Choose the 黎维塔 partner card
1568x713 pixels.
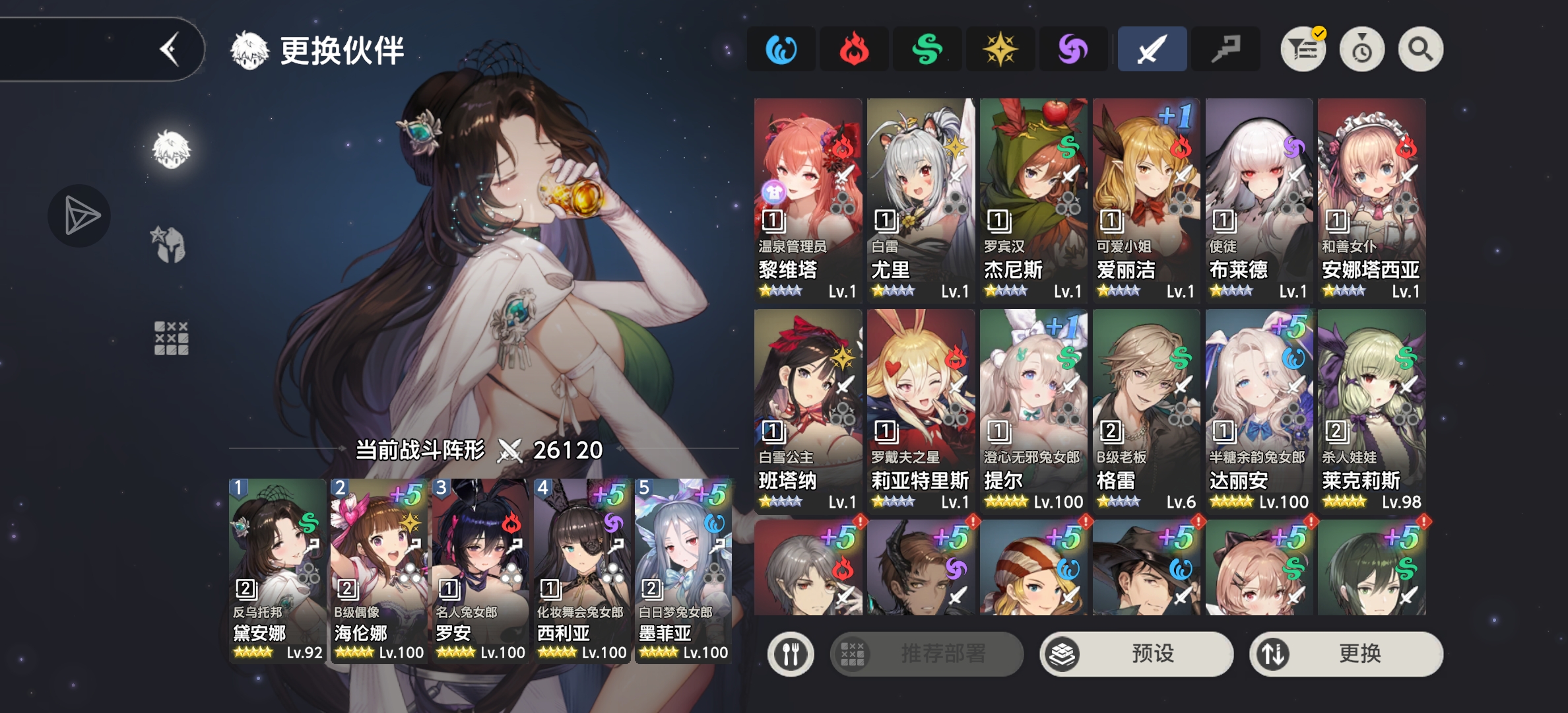tap(808, 200)
